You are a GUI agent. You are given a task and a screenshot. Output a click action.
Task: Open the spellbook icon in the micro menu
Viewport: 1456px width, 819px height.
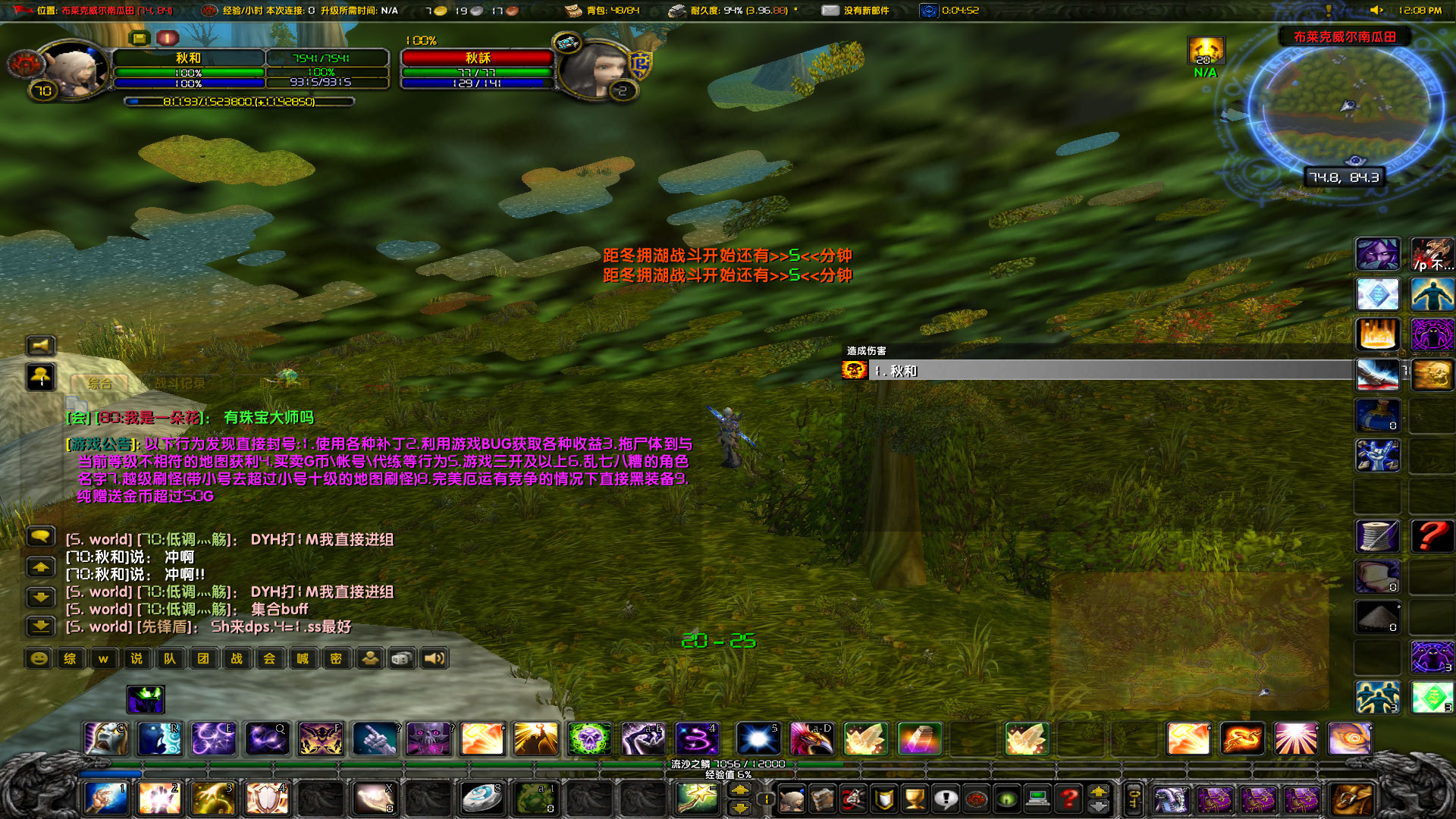pos(823,800)
